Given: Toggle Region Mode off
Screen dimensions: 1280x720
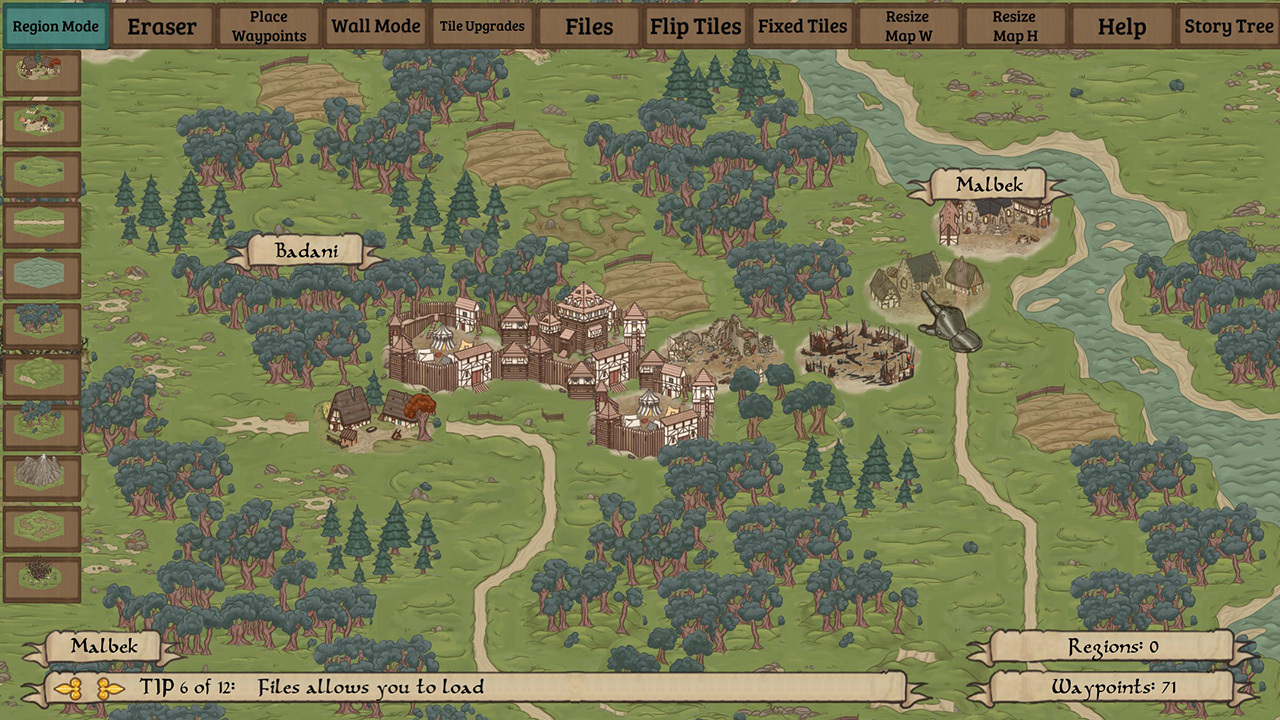Looking at the screenshot, I should [x=55, y=26].
